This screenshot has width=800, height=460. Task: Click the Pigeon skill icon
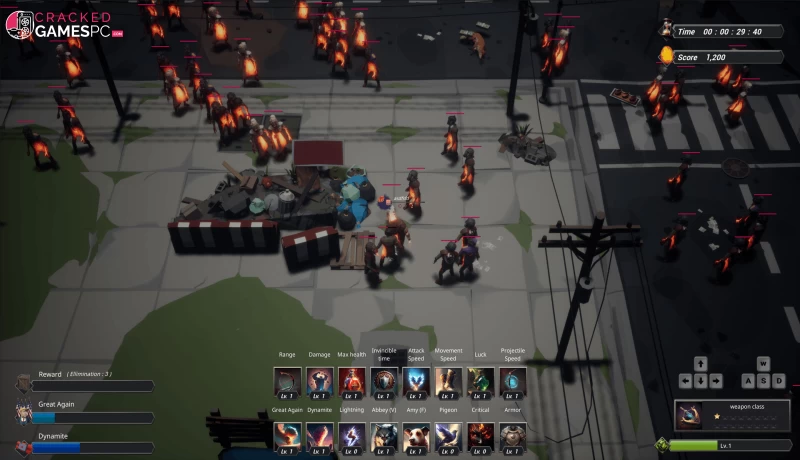448,436
